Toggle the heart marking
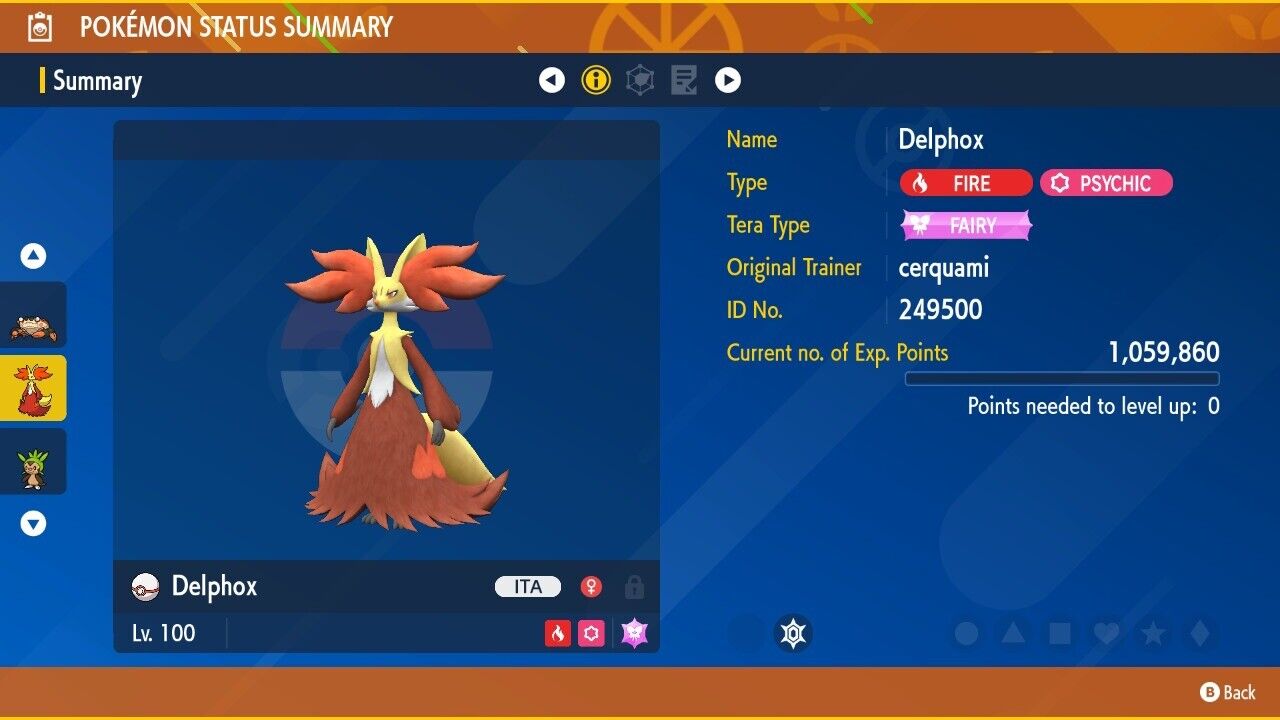1280x720 pixels. [1106, 633]
